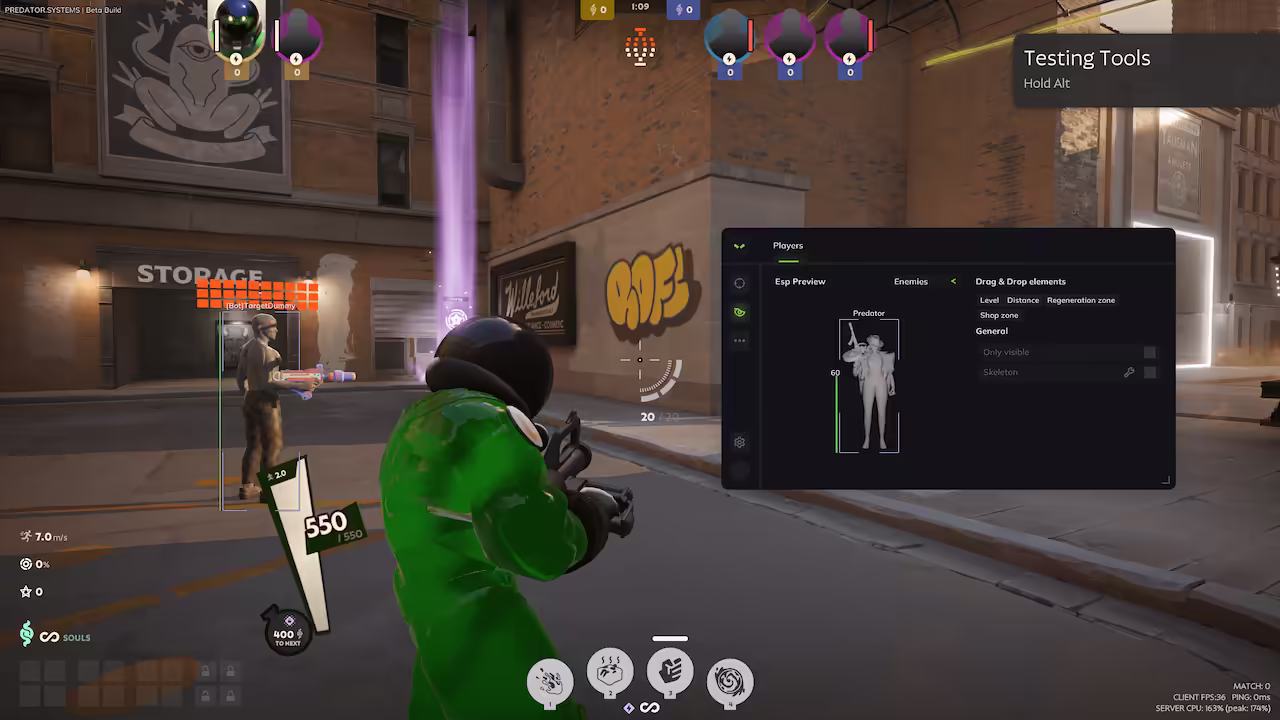This screenshot has height=720, width=1280.
Task: Click the Regeneration zone element chip
Action: [1081, 299]
